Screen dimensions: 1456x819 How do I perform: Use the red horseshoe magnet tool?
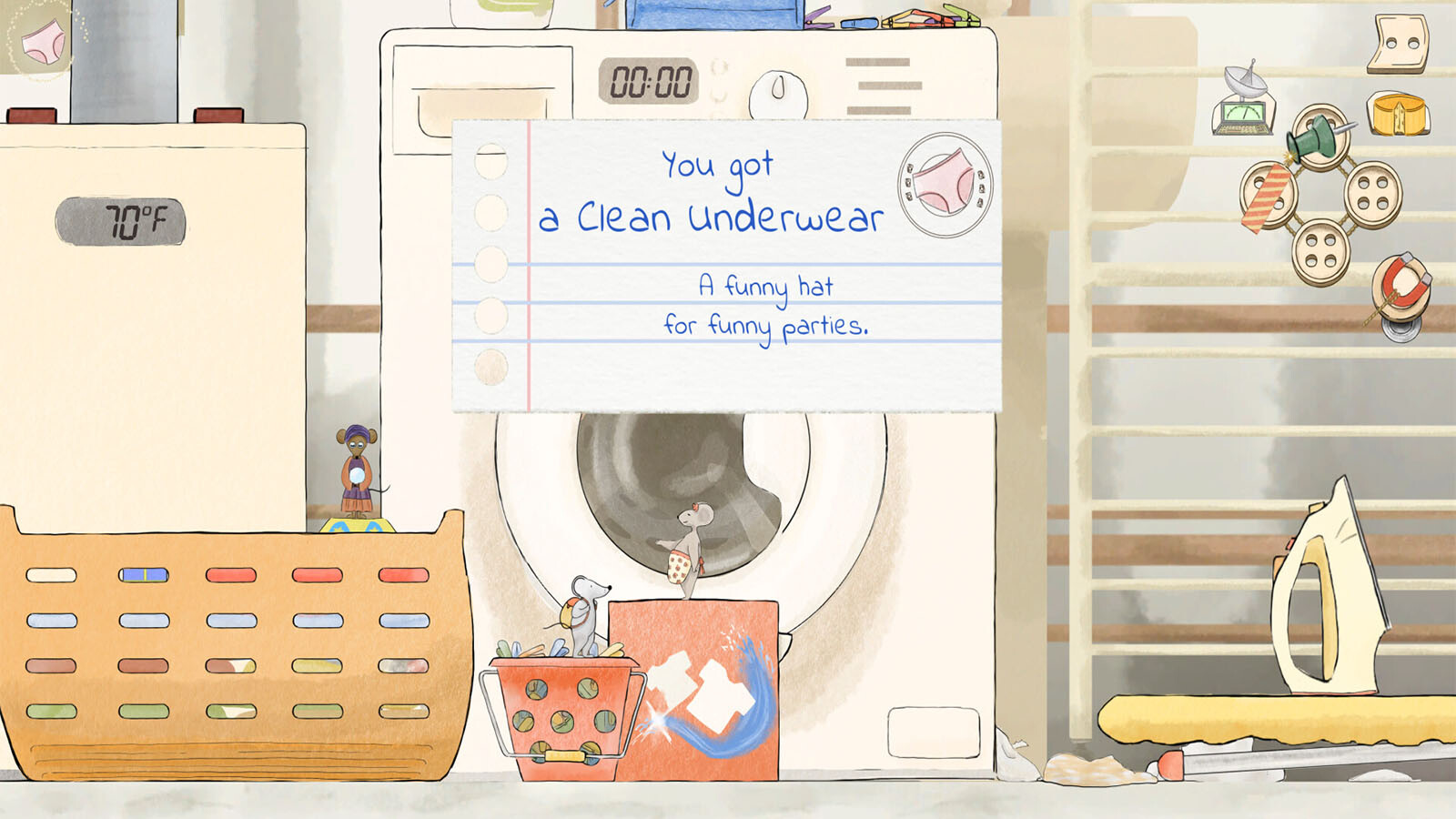click(1400, 285)
